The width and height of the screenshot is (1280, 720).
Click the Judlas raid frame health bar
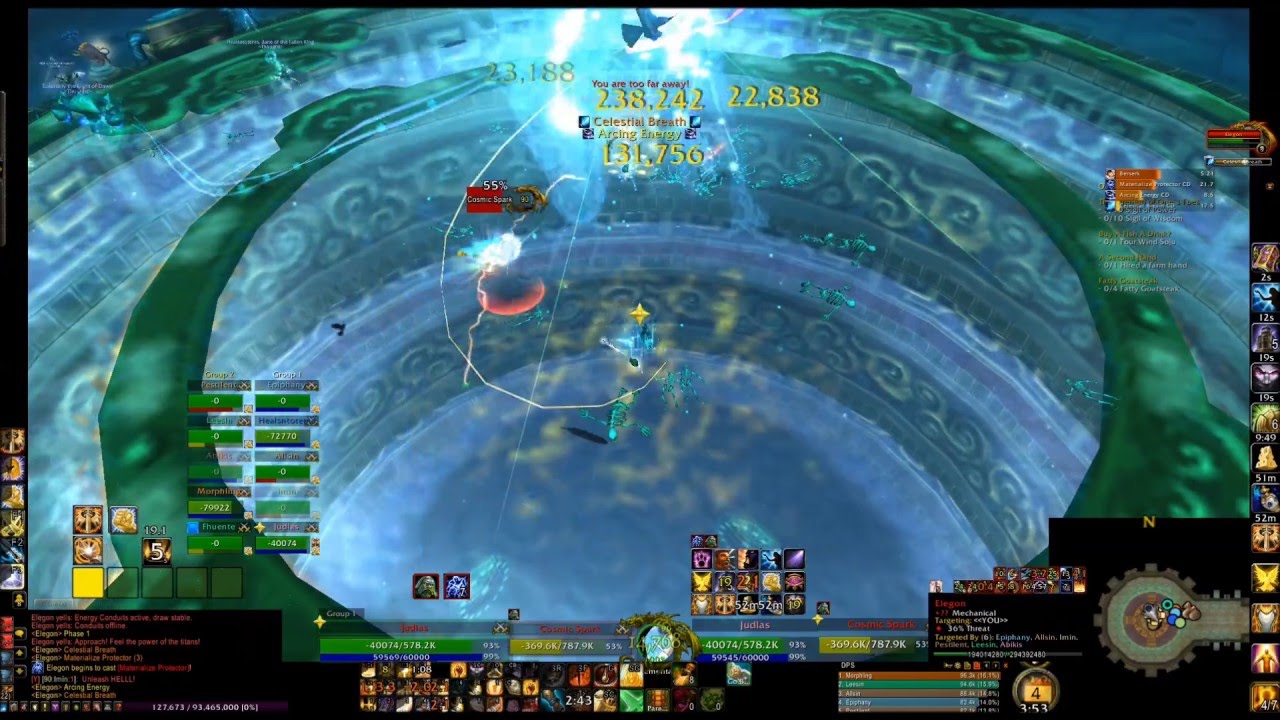tap(284, 543)
